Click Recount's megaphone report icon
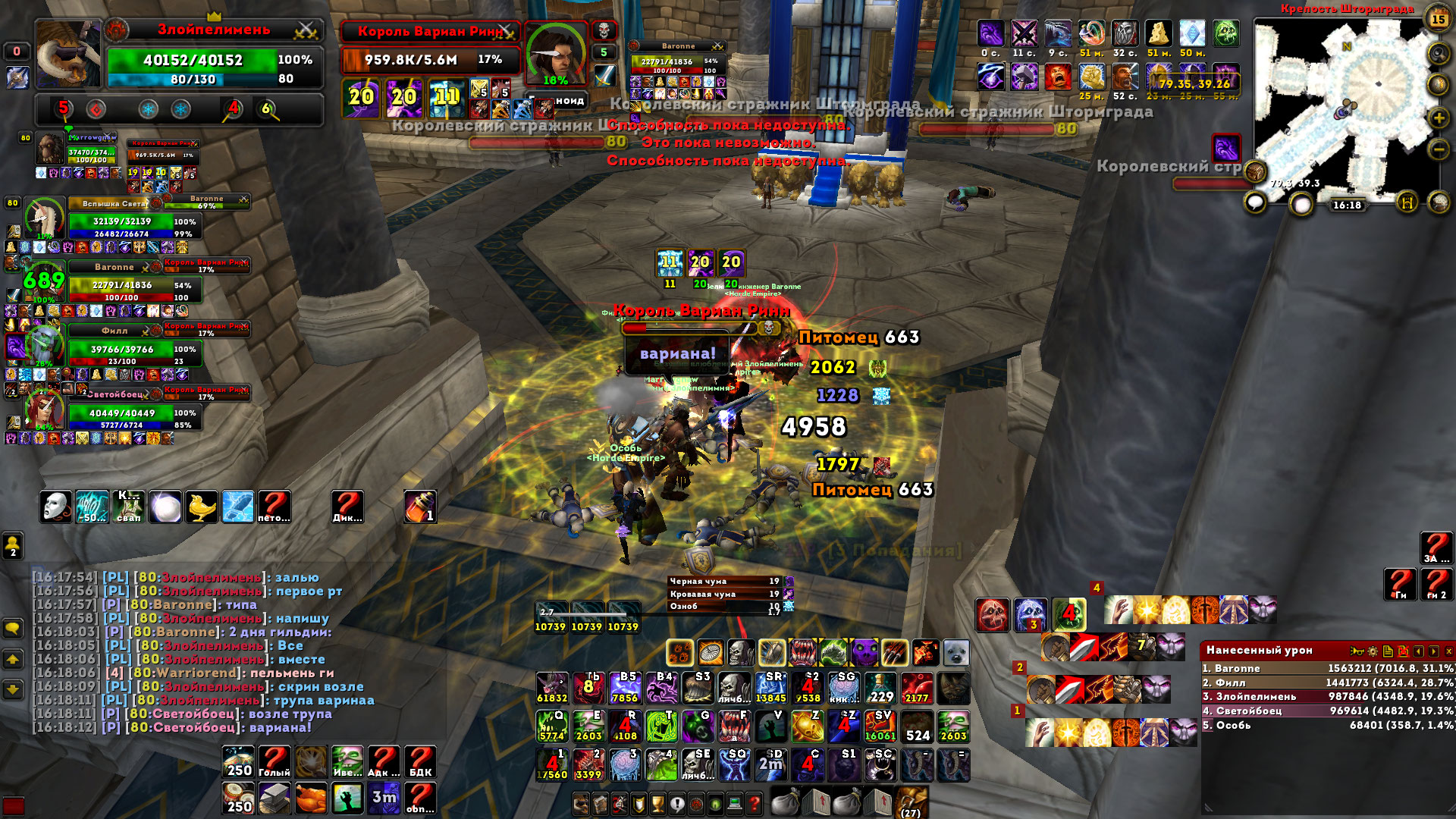This screenshot has height=819, width=1456. [1357, 651]
